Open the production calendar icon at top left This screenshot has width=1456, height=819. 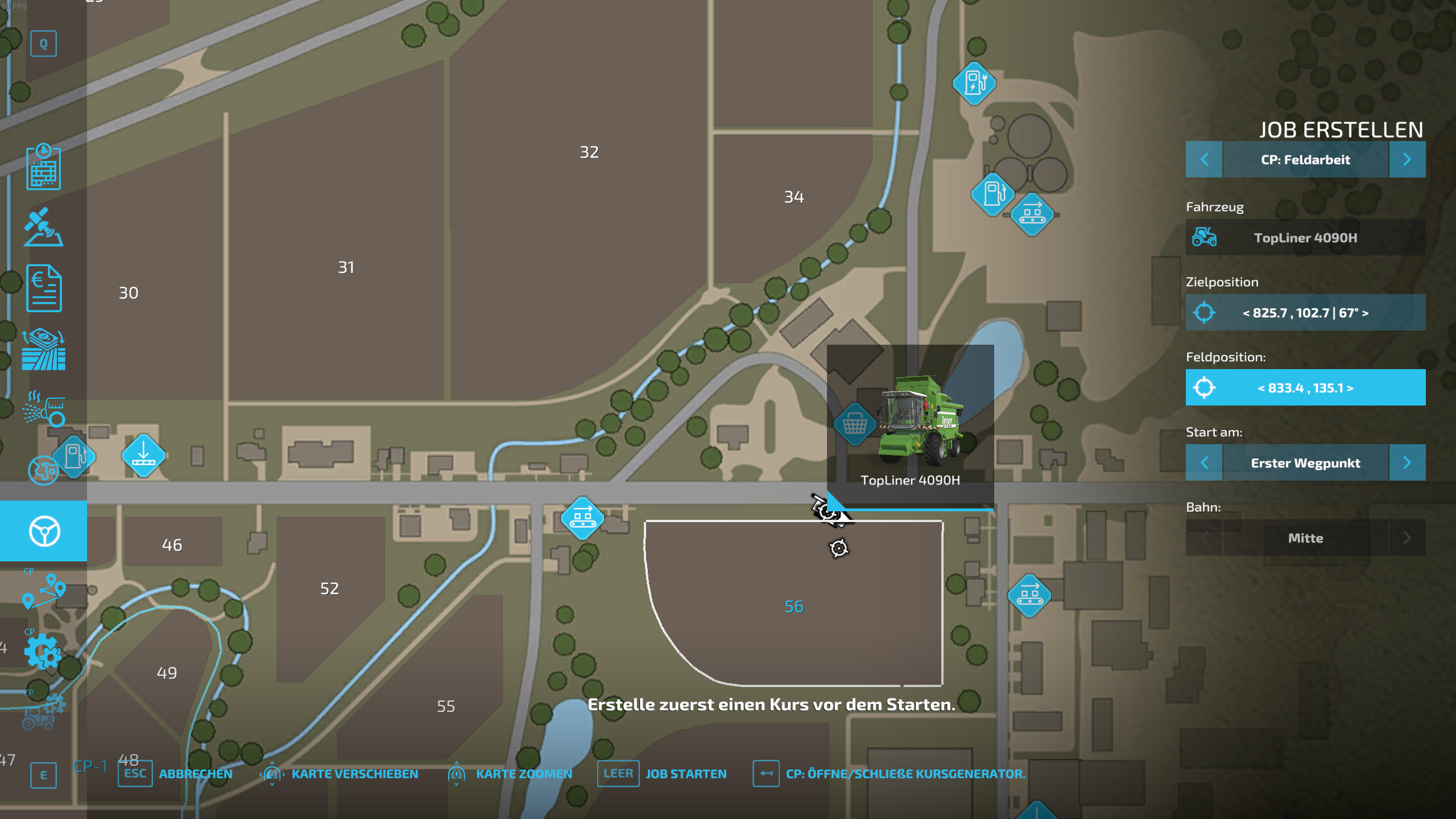[43, 168]
